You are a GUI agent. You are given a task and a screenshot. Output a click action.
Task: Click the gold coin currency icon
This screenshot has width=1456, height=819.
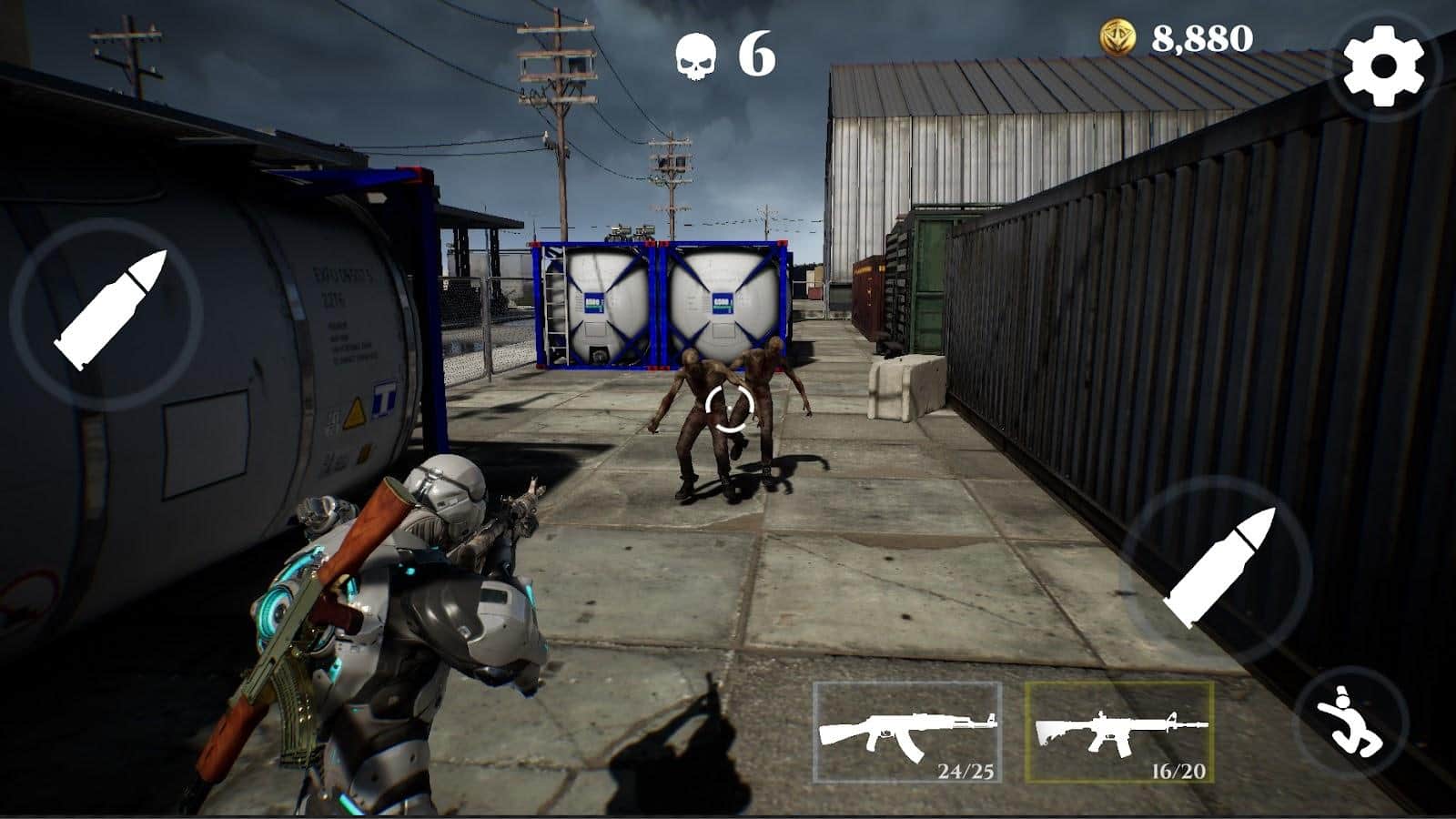1117,38
